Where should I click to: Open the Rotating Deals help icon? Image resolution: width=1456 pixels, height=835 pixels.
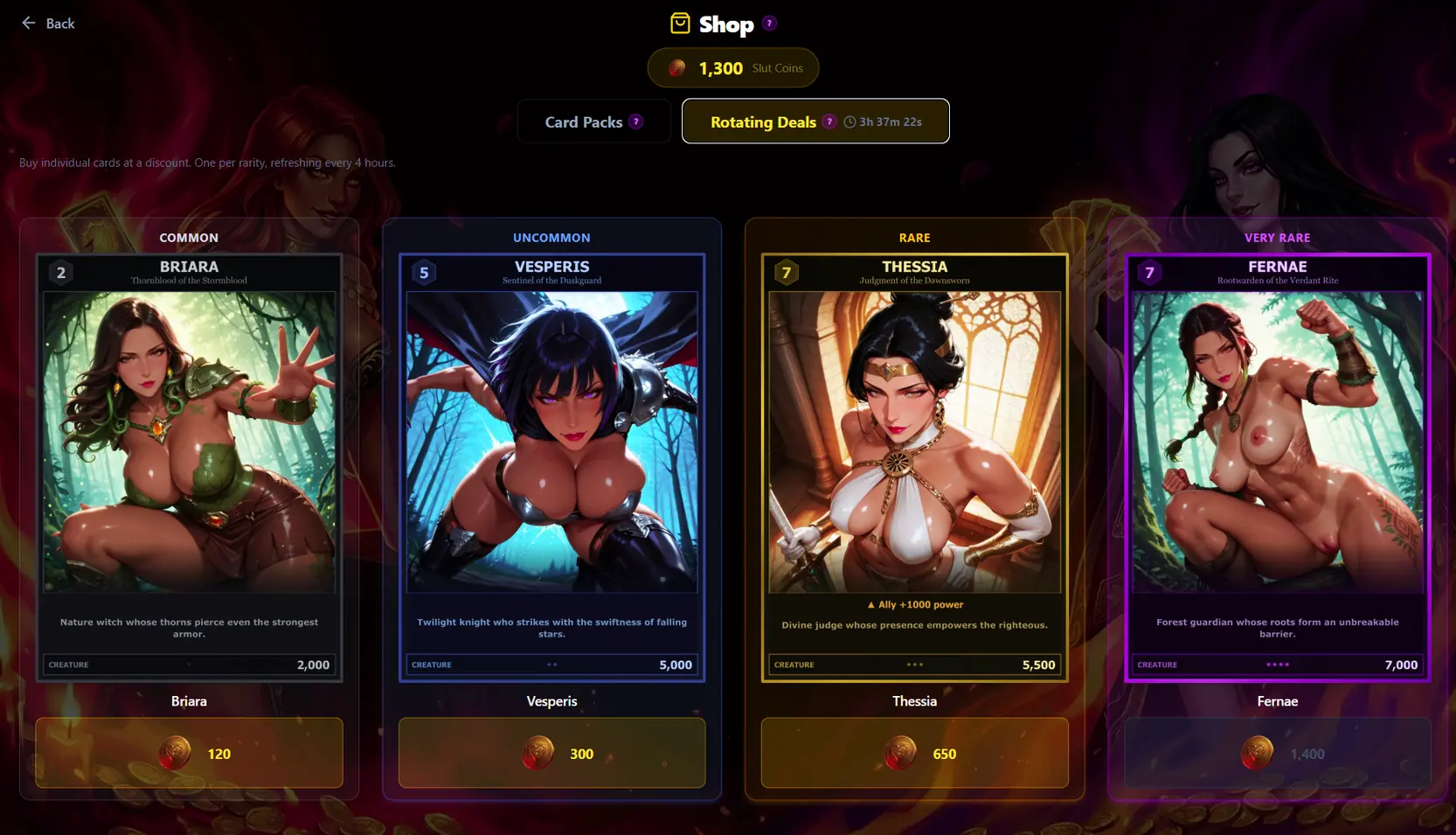click(x=829, y=122)
